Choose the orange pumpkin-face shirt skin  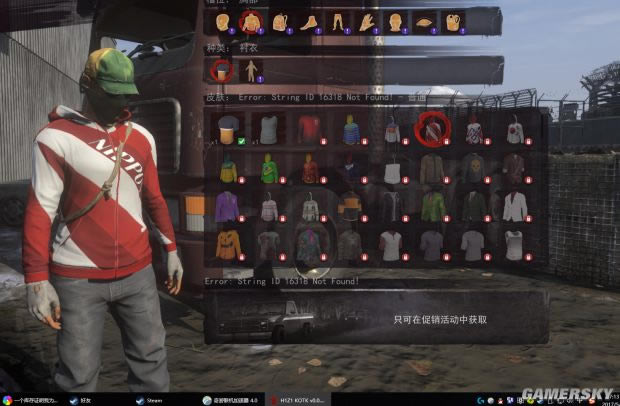point(227,244)
